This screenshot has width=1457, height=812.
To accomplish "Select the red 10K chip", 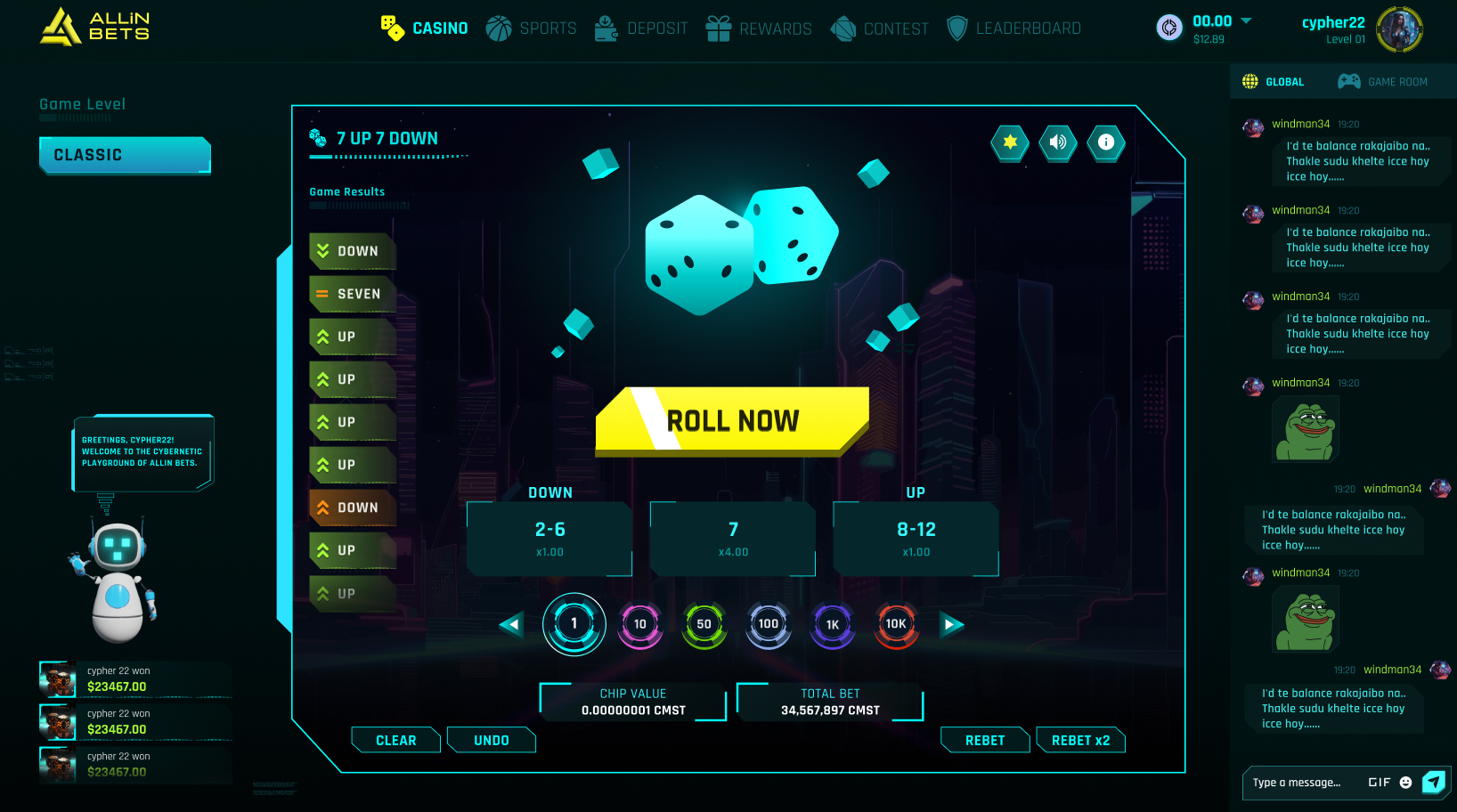I will tap(896, 624).
